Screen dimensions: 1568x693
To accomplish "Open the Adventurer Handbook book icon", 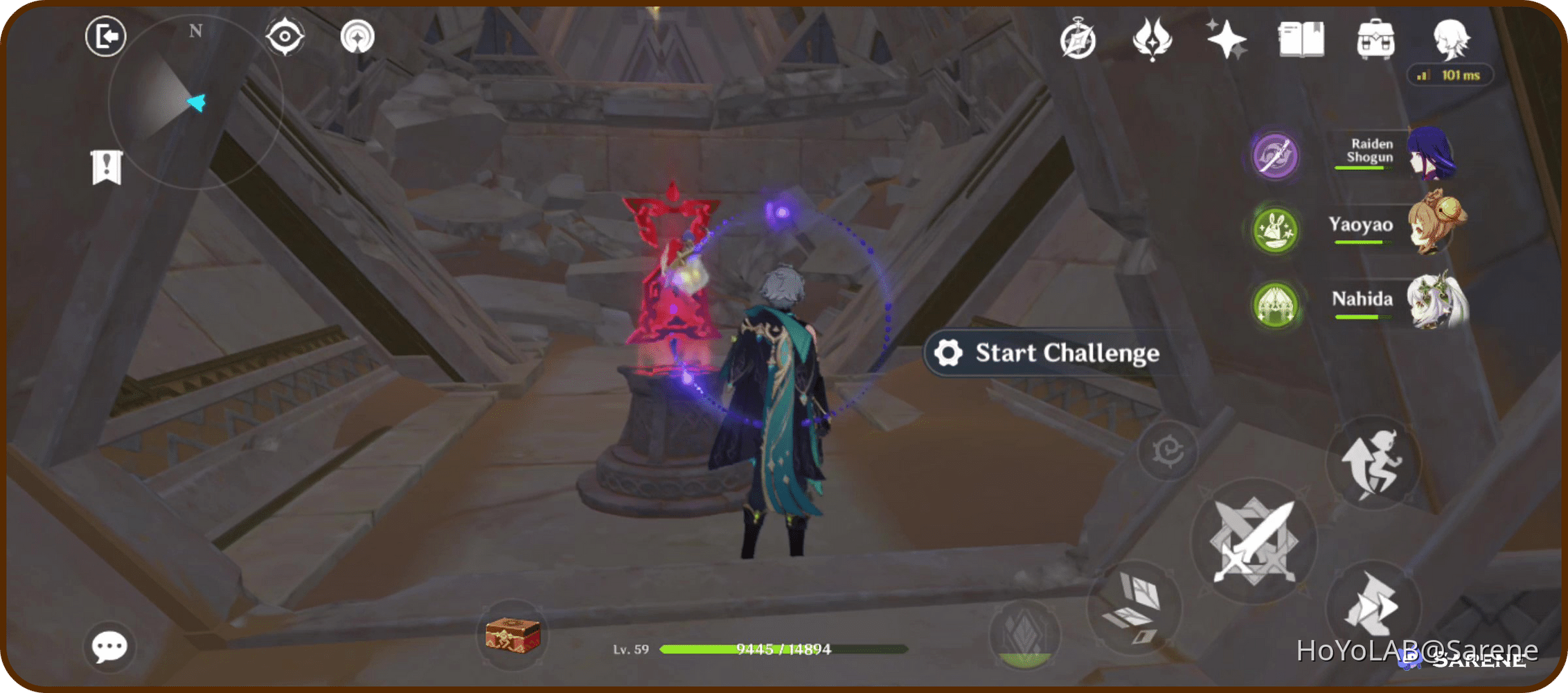I will click(1301, 40).
